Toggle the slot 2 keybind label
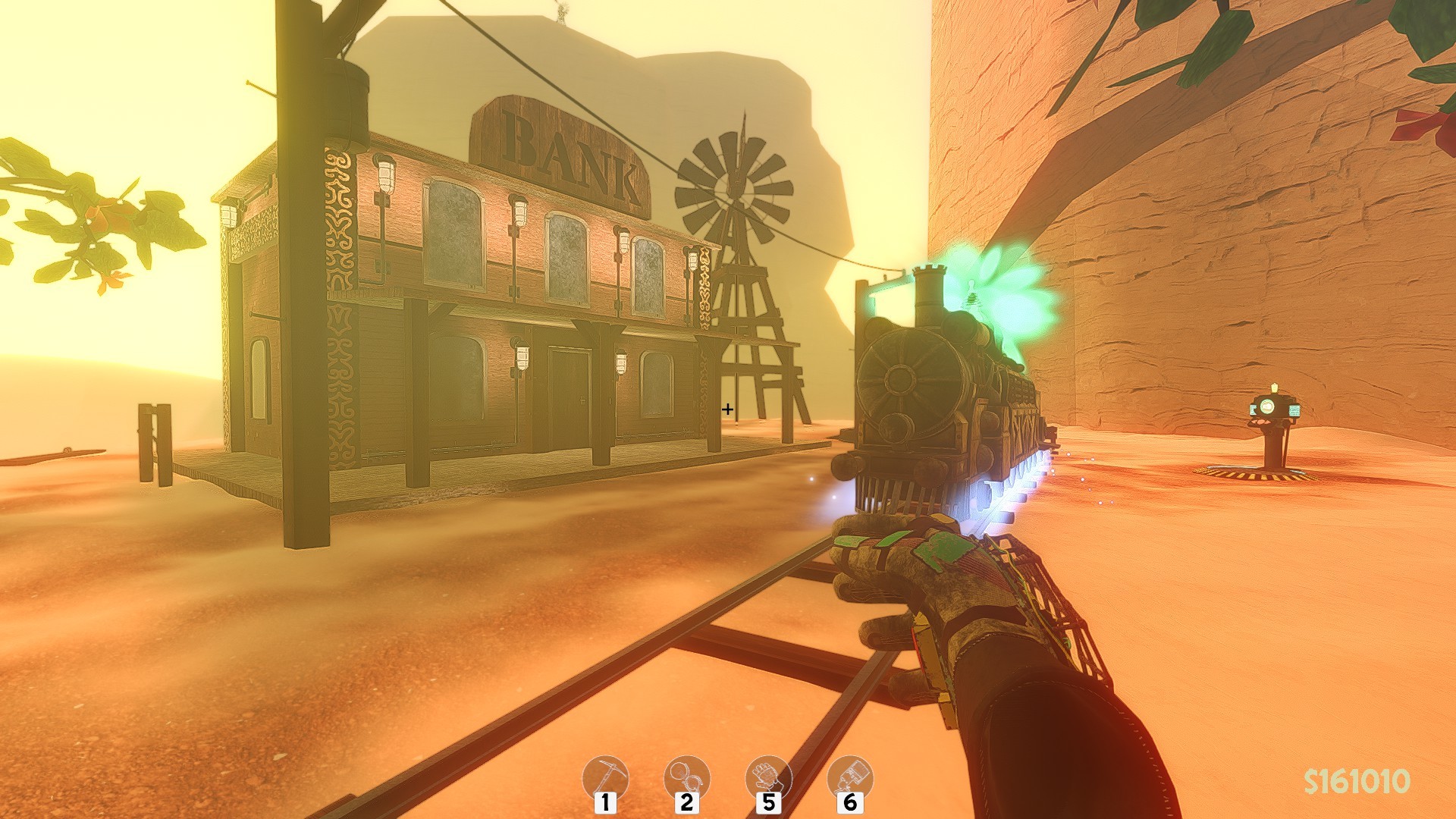This screenshot has height=819, width=1456. pos(686,802)
